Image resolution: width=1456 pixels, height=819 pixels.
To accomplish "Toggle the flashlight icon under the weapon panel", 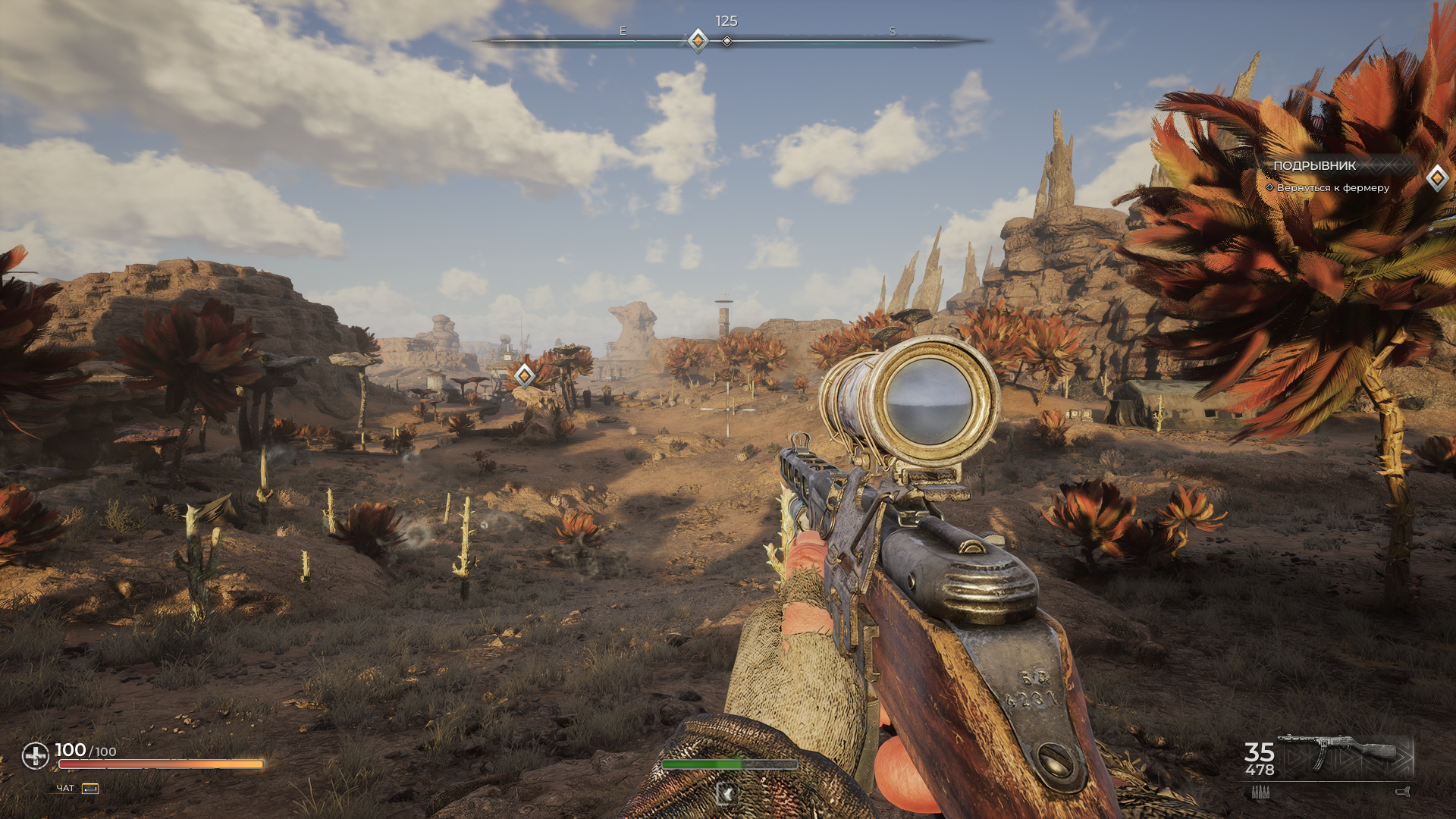I will tap(1402, 792).
